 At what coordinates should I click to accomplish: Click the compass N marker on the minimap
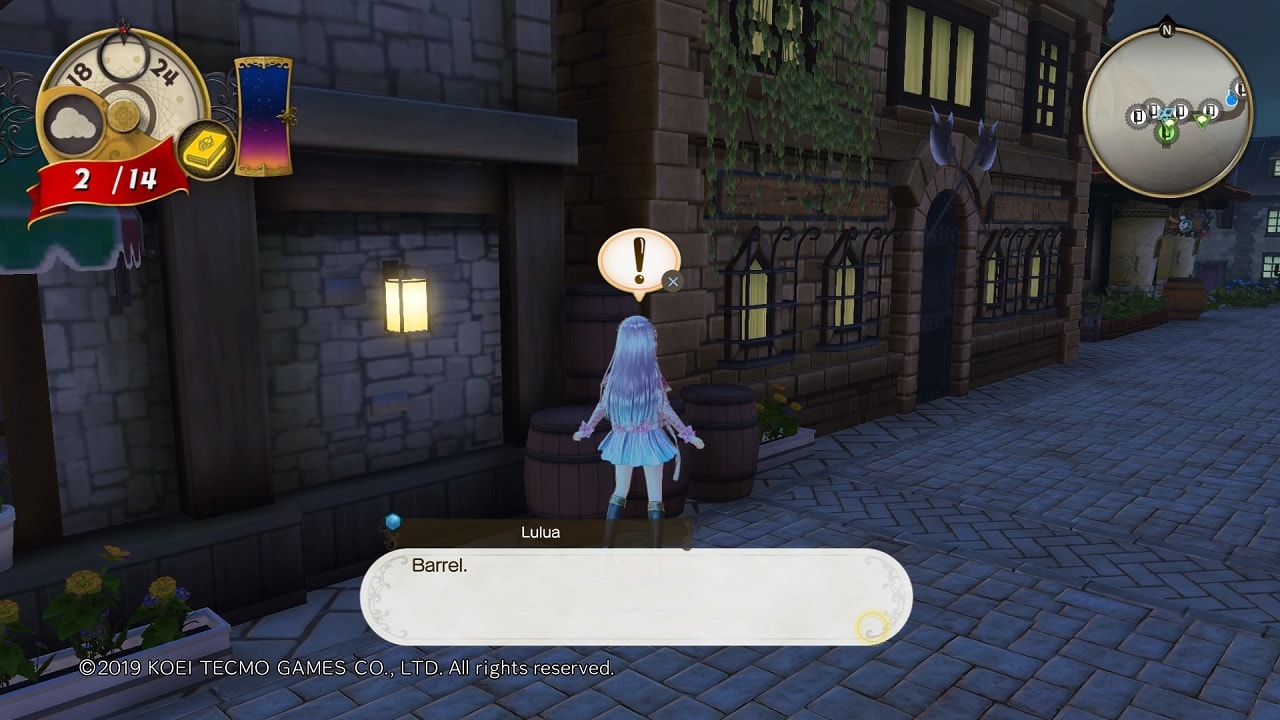[1167, 28]
